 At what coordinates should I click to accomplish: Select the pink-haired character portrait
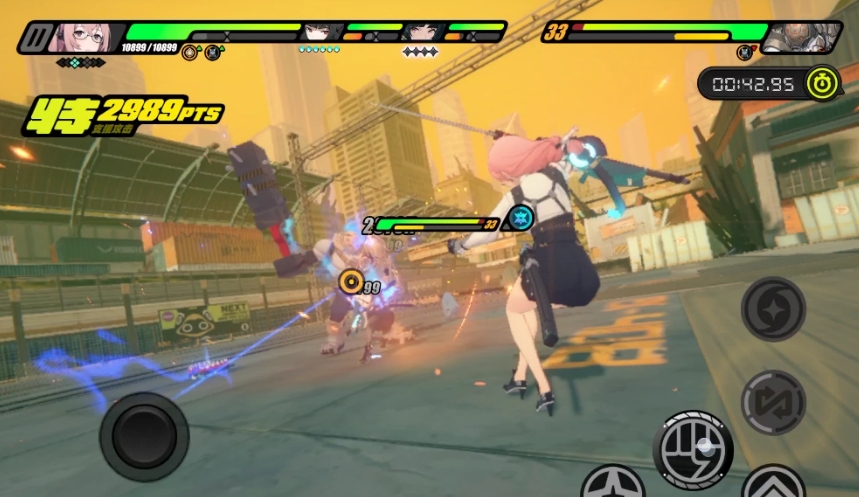tap(82, 37)
